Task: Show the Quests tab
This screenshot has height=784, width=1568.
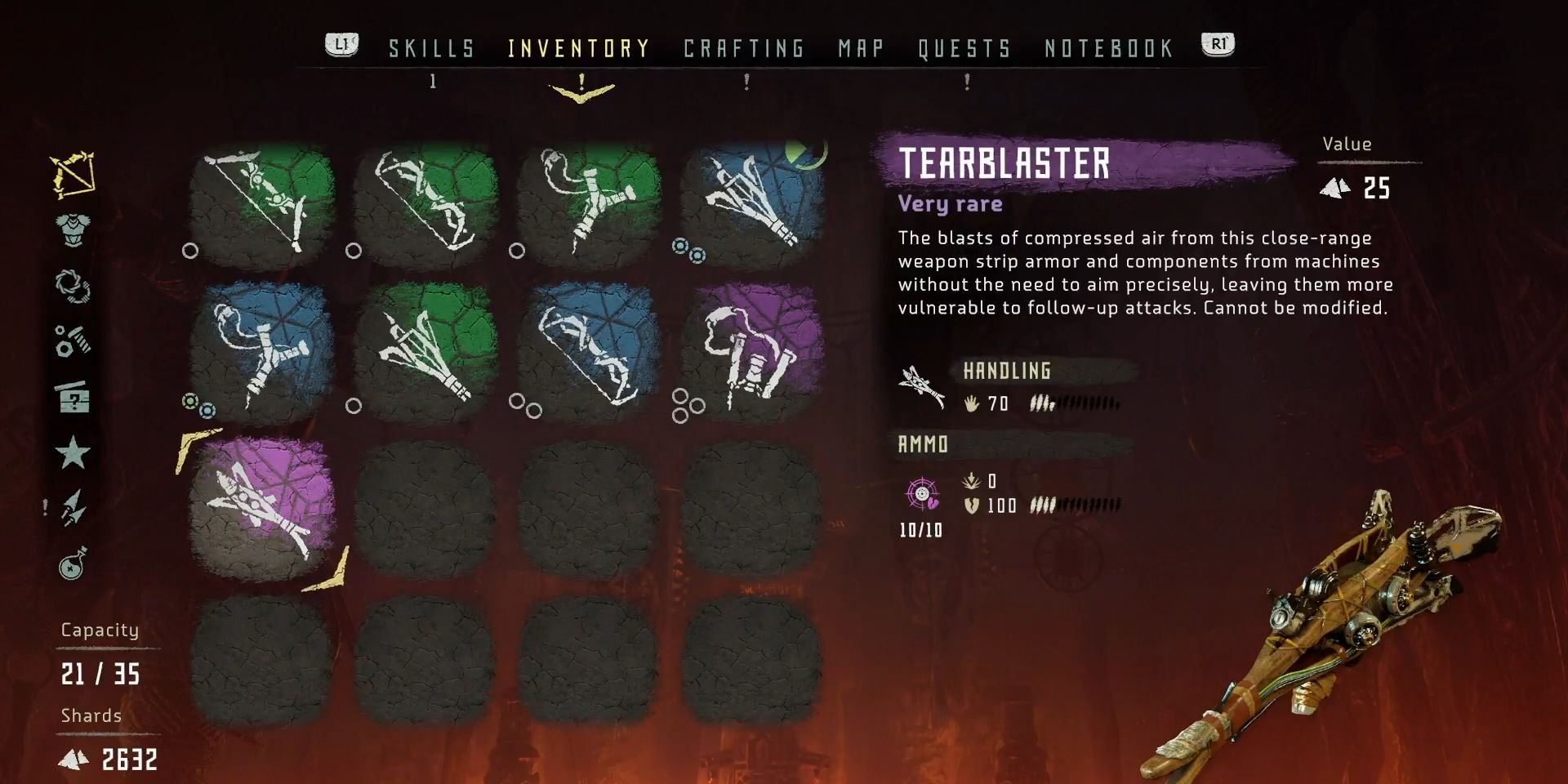Action: 964,49
